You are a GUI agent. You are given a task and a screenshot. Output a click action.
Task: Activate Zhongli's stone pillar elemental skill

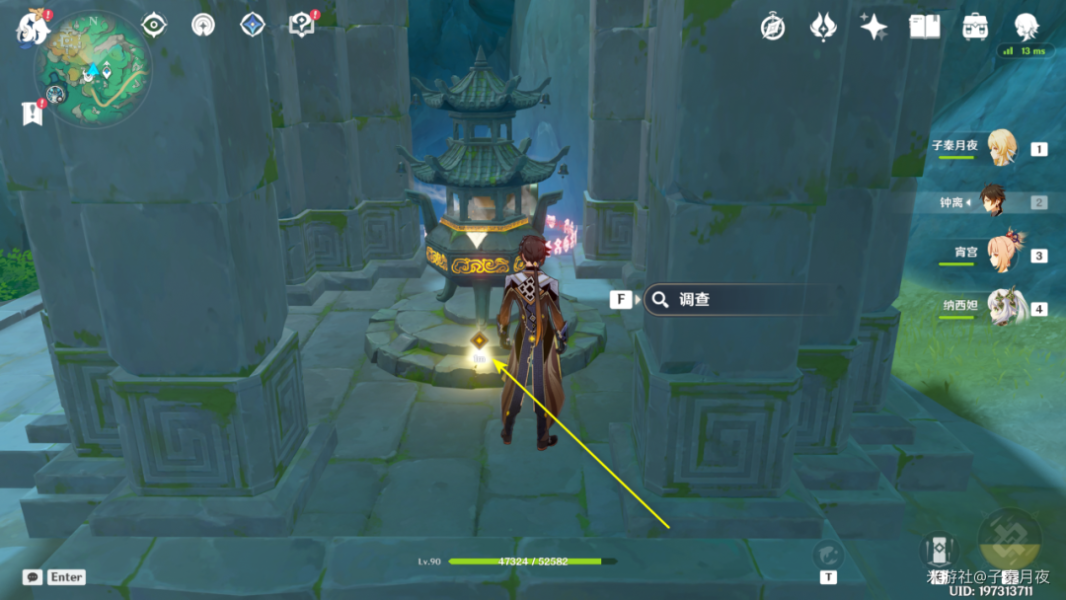pyautogui.click(x=938, y=550)
